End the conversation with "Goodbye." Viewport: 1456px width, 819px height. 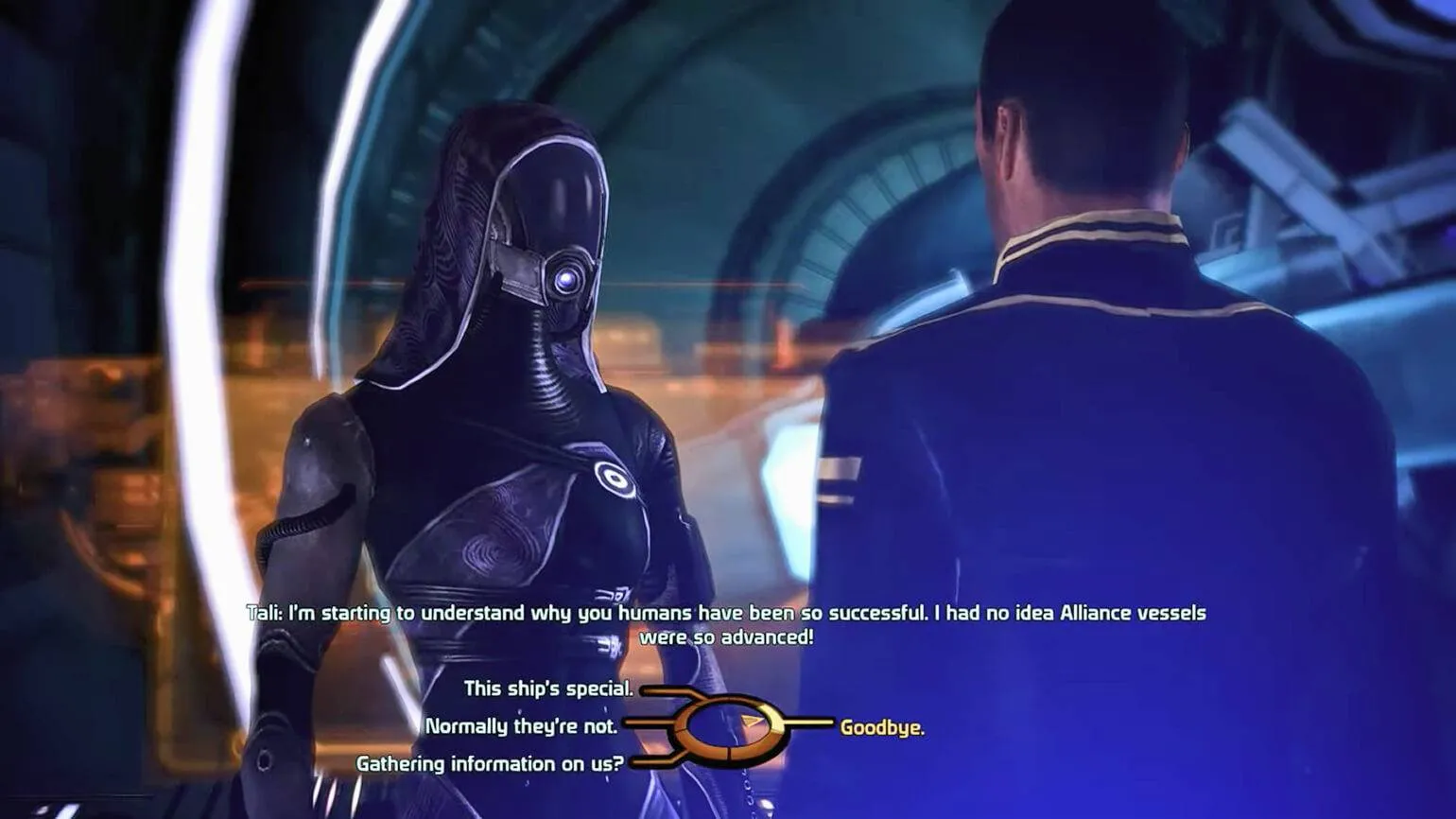882,727
